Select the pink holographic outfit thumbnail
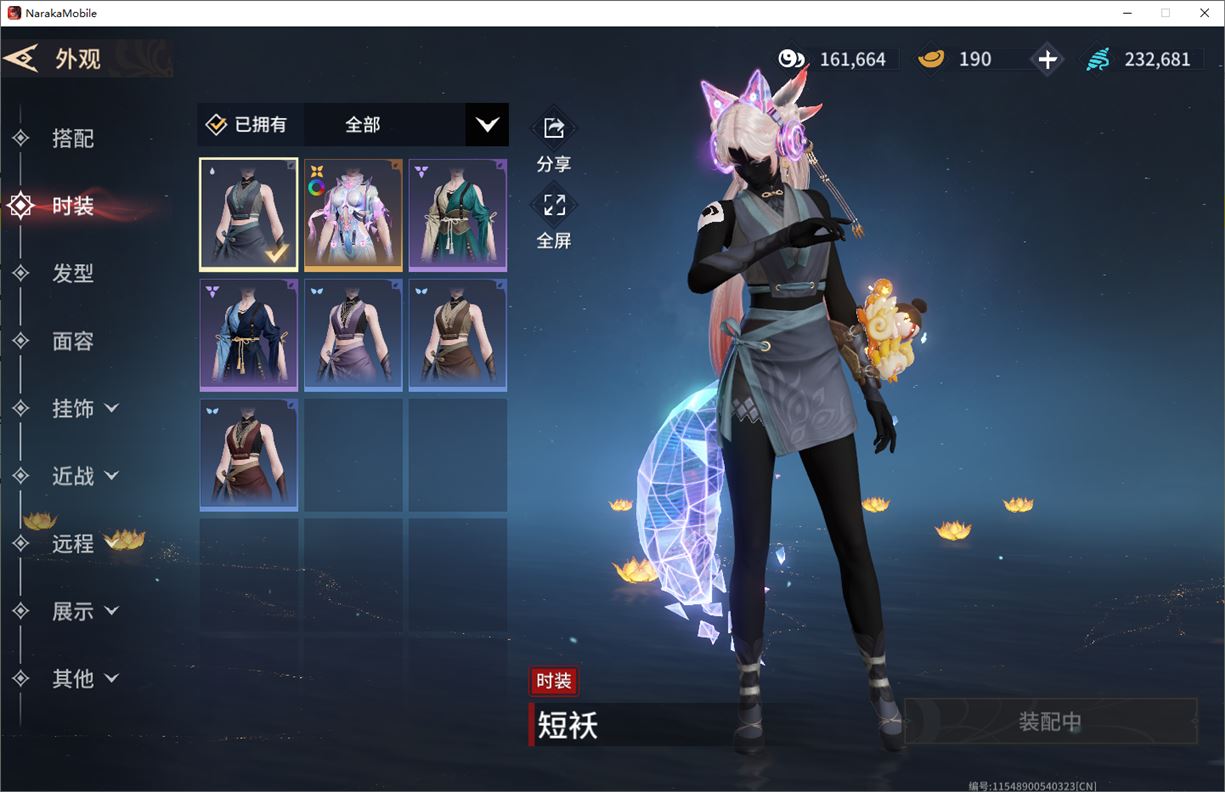The width and height of the screenshot is (1225, 792). (353, 214)
